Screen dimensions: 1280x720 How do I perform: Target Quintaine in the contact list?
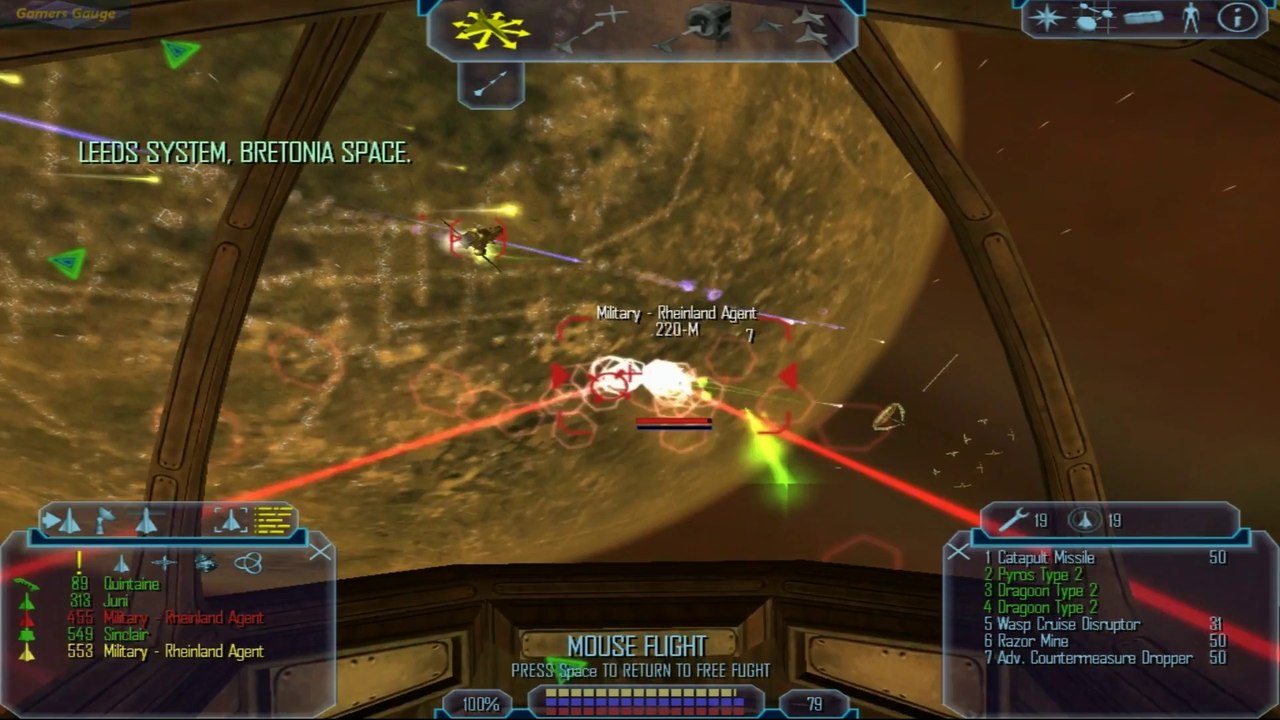click(131, 584)
